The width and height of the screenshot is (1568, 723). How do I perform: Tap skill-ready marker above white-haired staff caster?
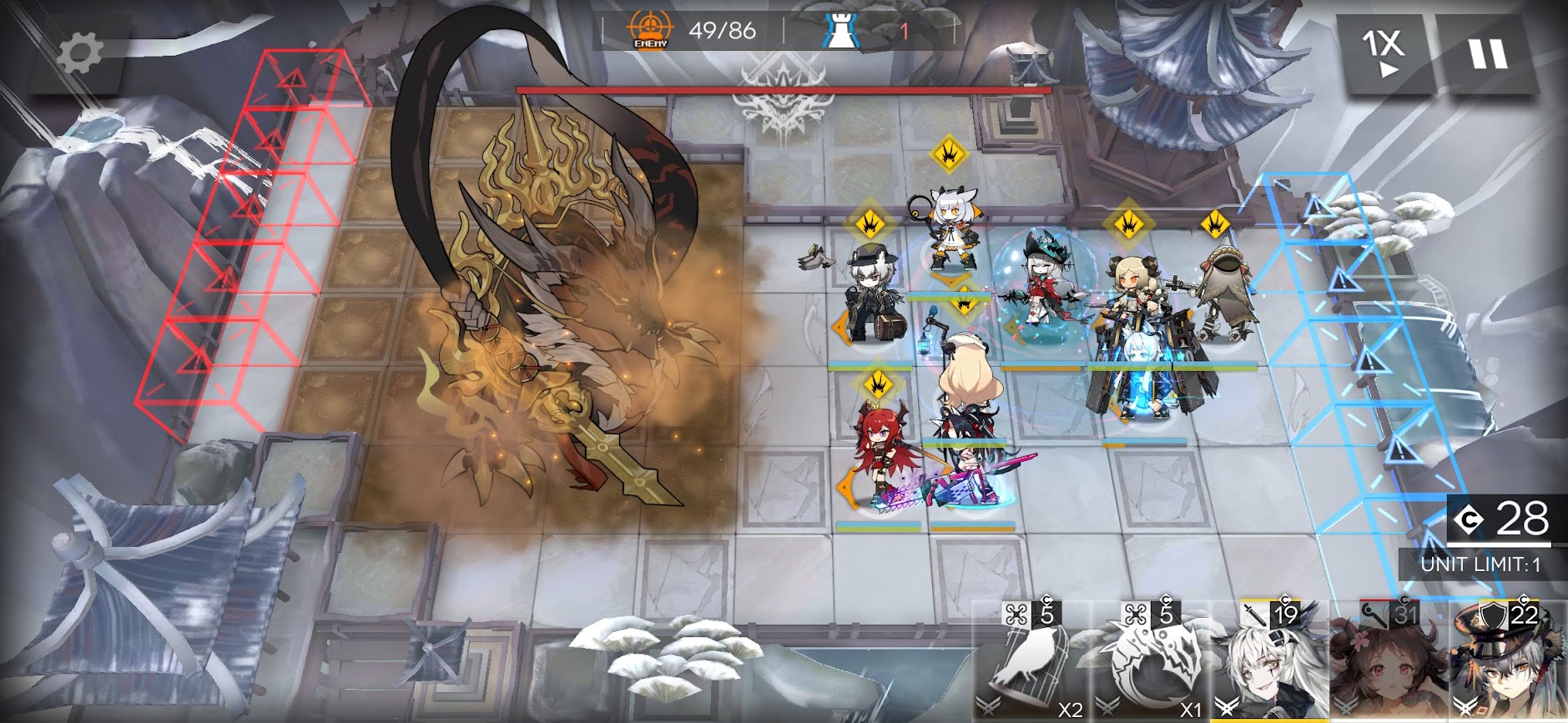949,153
